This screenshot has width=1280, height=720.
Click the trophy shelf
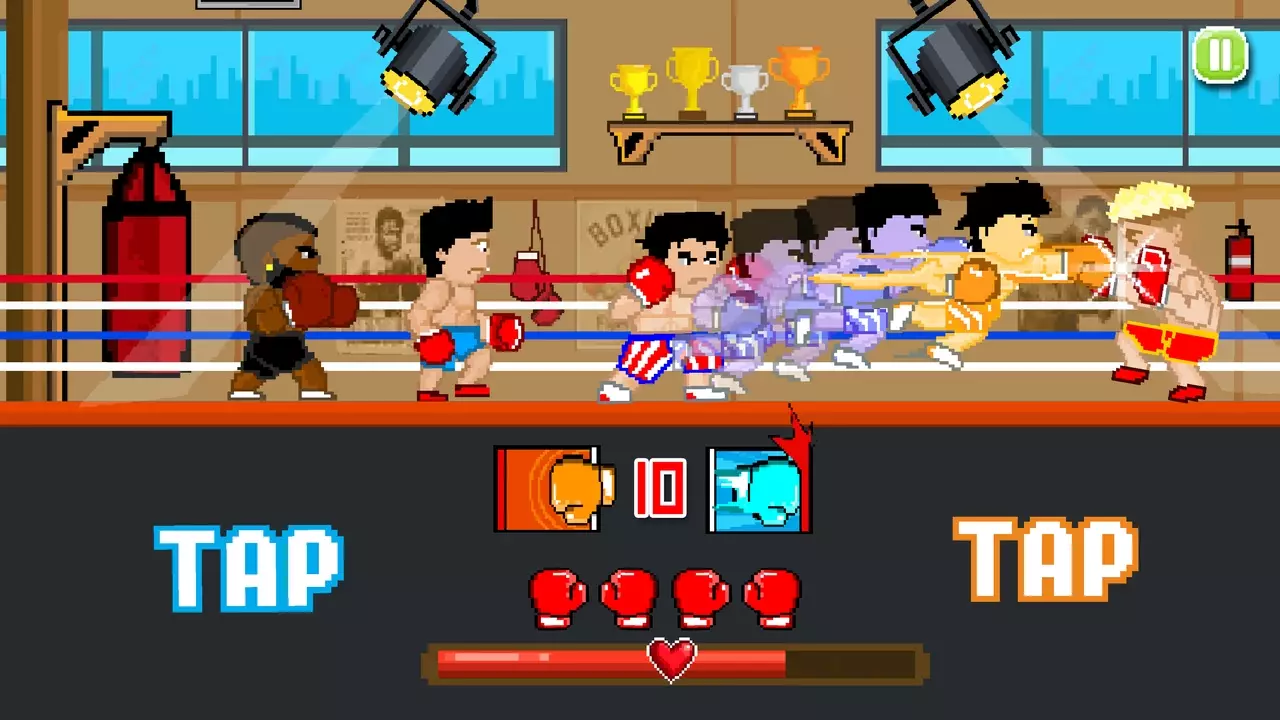click(x=725, y=125)
